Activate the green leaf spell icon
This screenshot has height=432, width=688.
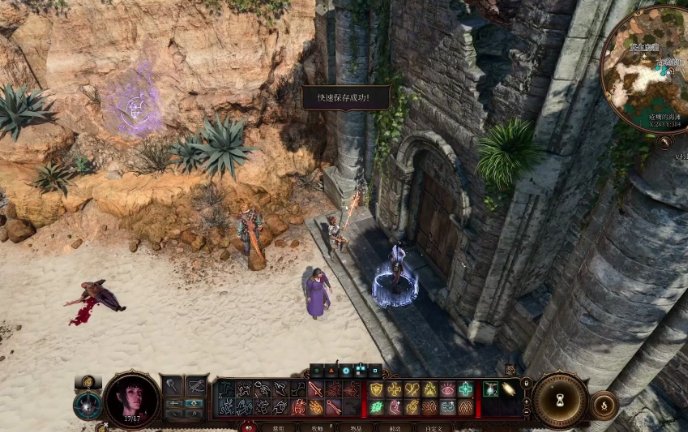click(377, 407)
